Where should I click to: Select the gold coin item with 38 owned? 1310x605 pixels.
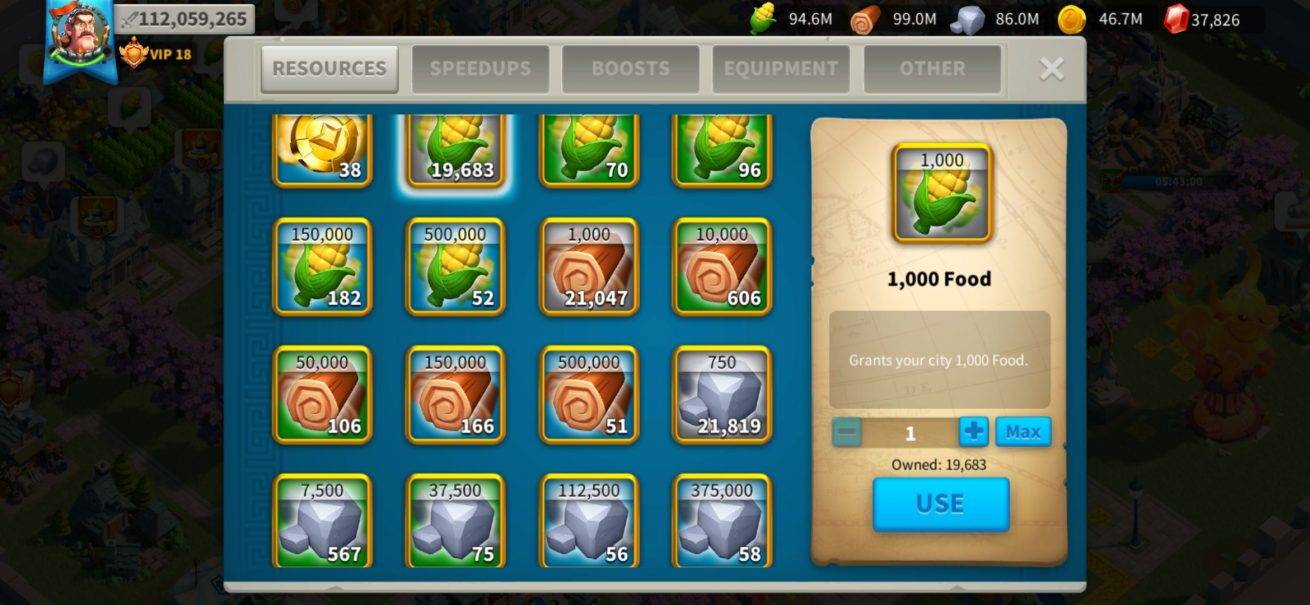(323, 150)
